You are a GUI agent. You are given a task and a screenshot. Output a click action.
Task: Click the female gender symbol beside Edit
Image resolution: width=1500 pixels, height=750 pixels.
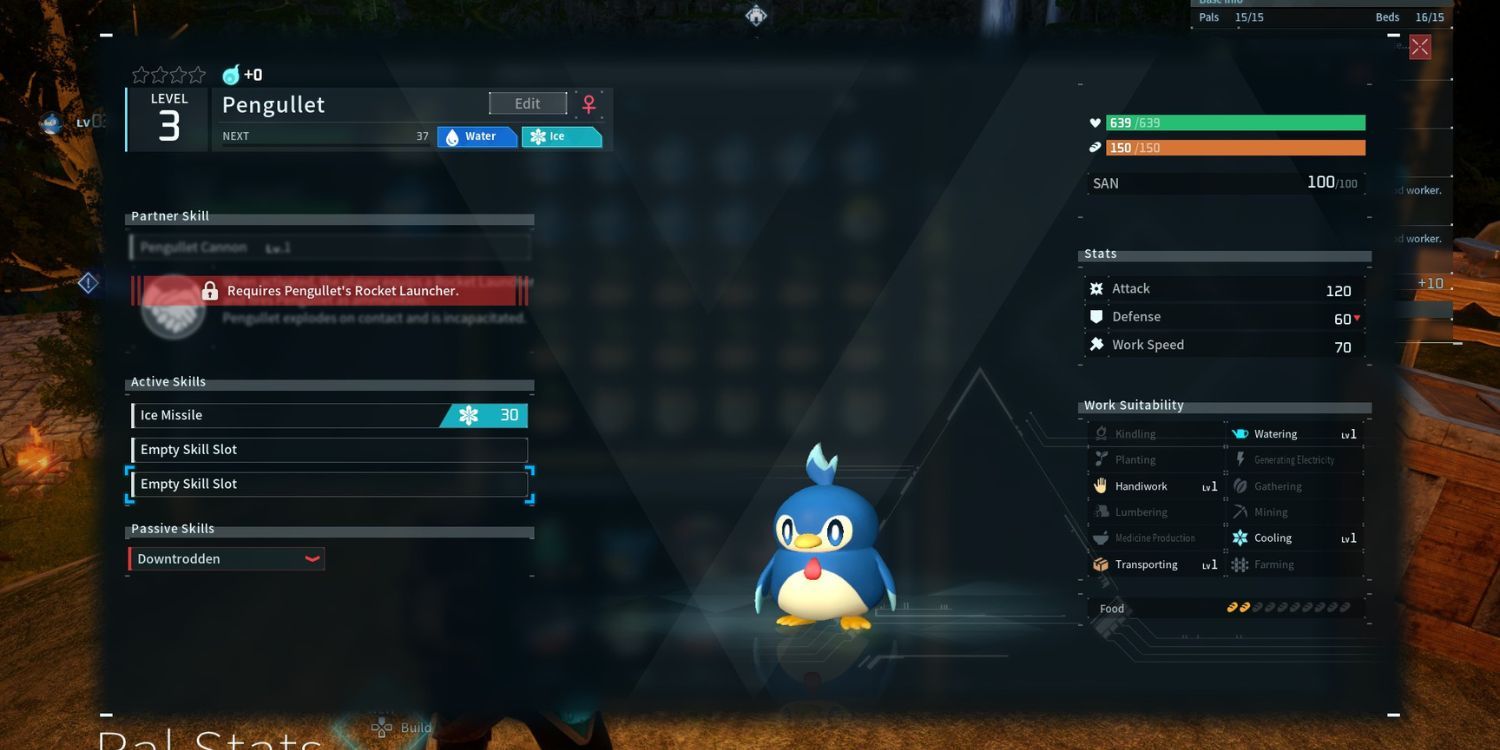[588, 103]
